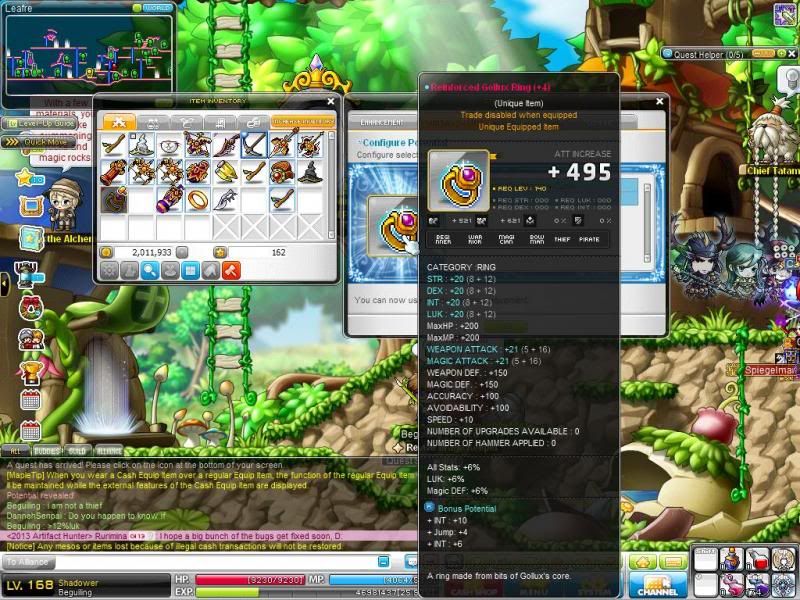The height and width of the screenshot is (600, 800).
Task: Switch to the Buddies chat tab
Action: click(x=47, y=451)
